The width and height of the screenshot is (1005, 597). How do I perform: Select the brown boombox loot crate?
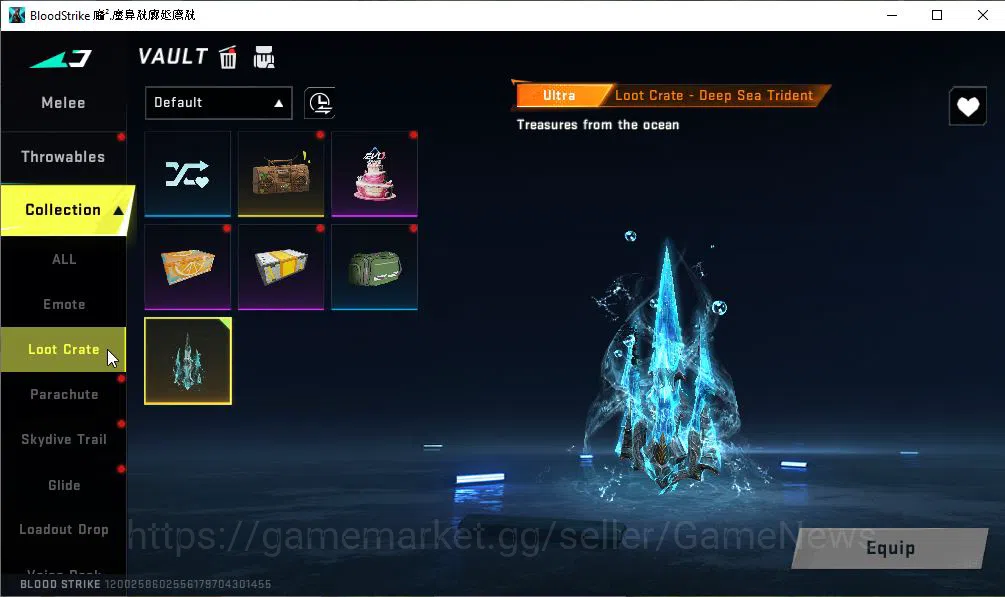[x=281, y=173]
